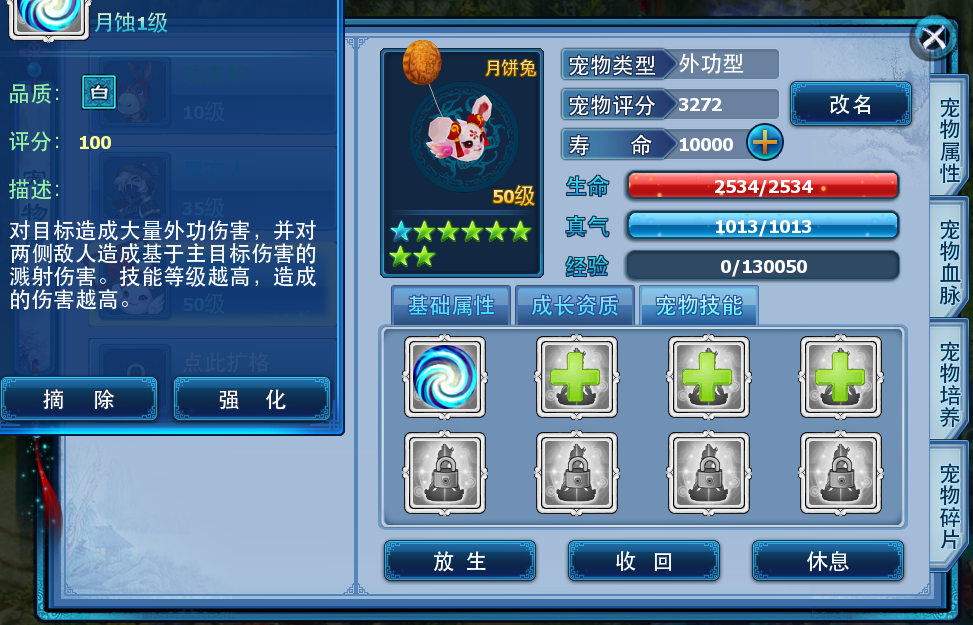Screen dimensions: 973x625
Task: Select the blue swirl 月蚀 skill slot
Action: [x=445, y=377]
